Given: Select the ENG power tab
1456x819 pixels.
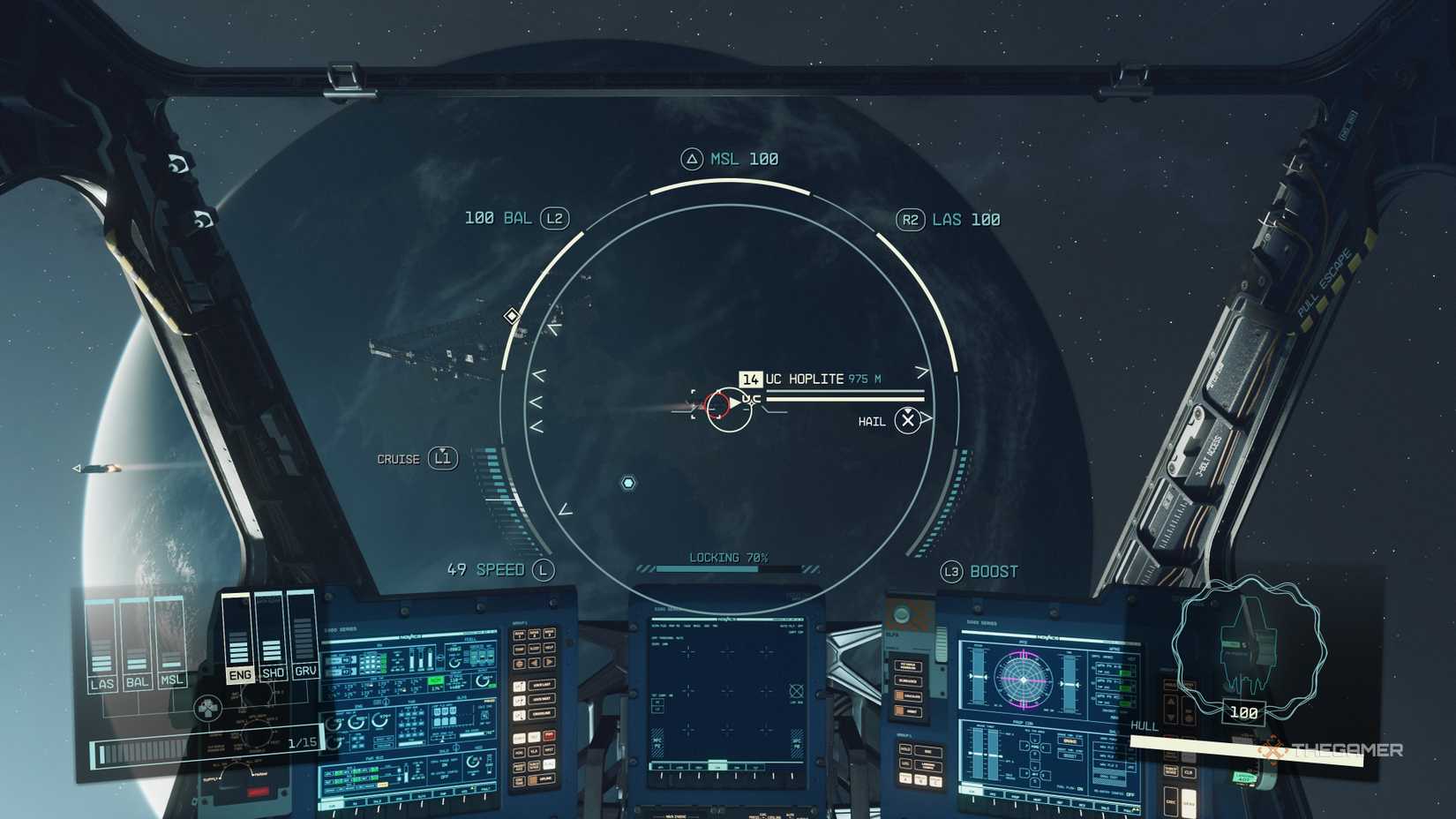Looking at the screenshot, I should (239, 674).
